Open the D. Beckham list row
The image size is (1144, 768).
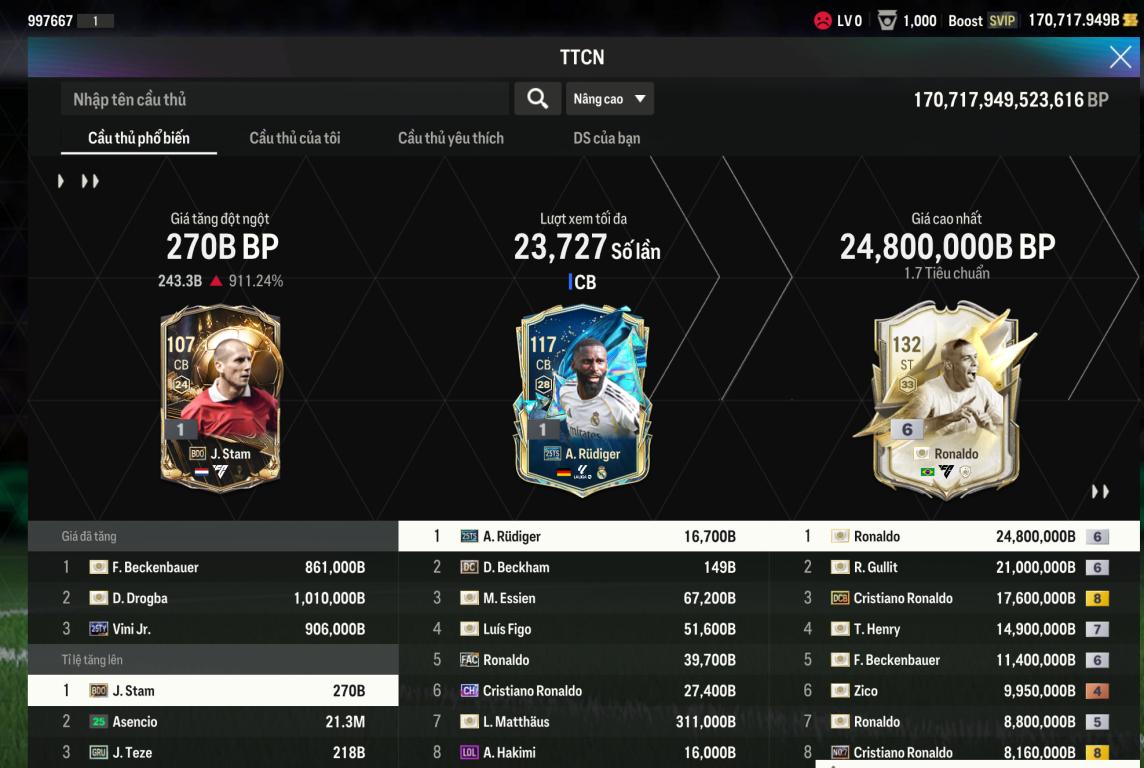pos(583,567)
